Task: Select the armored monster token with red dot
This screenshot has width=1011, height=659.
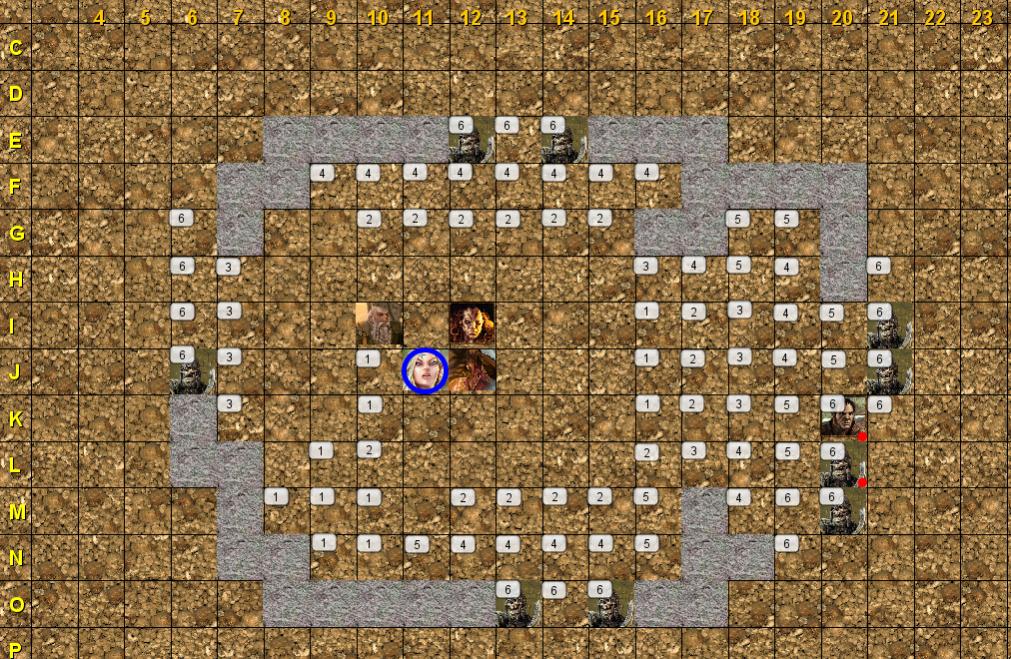Action: [x=842, y=465]
